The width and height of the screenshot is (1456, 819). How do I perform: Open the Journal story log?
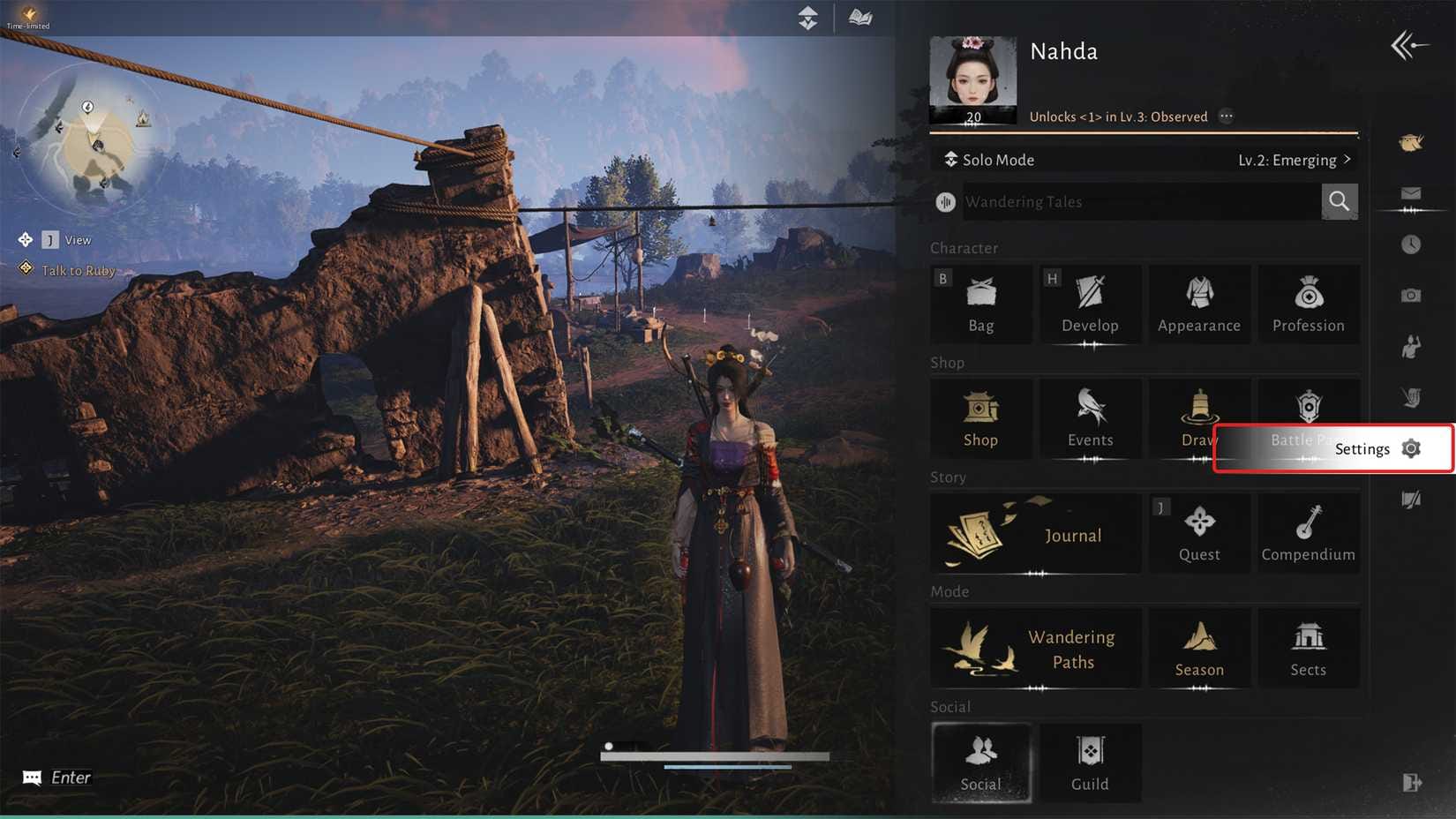1035,534
